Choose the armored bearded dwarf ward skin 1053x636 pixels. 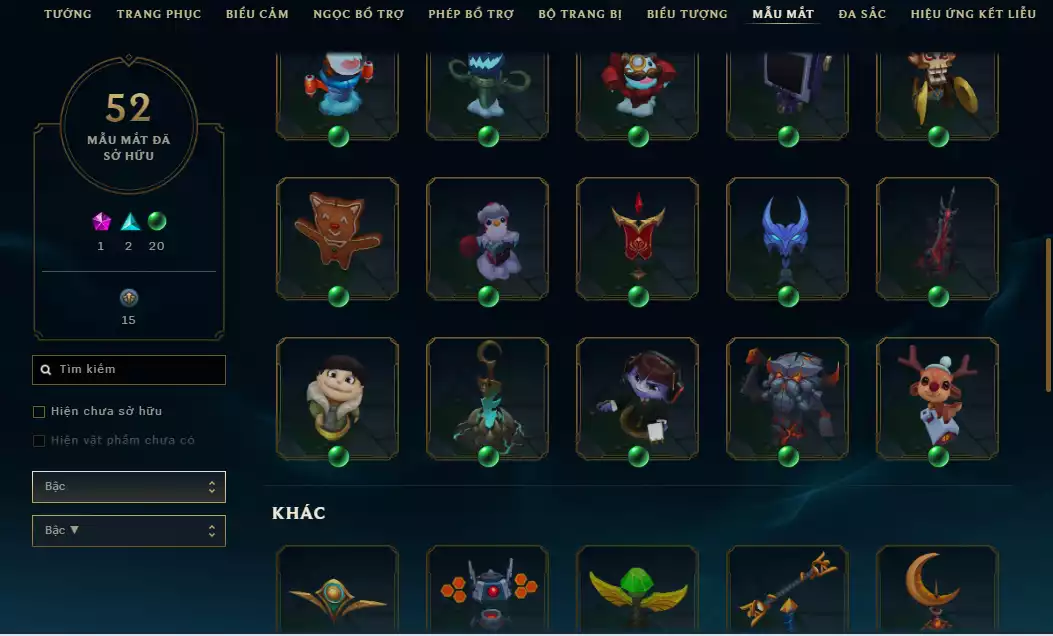tap(787, 398)
